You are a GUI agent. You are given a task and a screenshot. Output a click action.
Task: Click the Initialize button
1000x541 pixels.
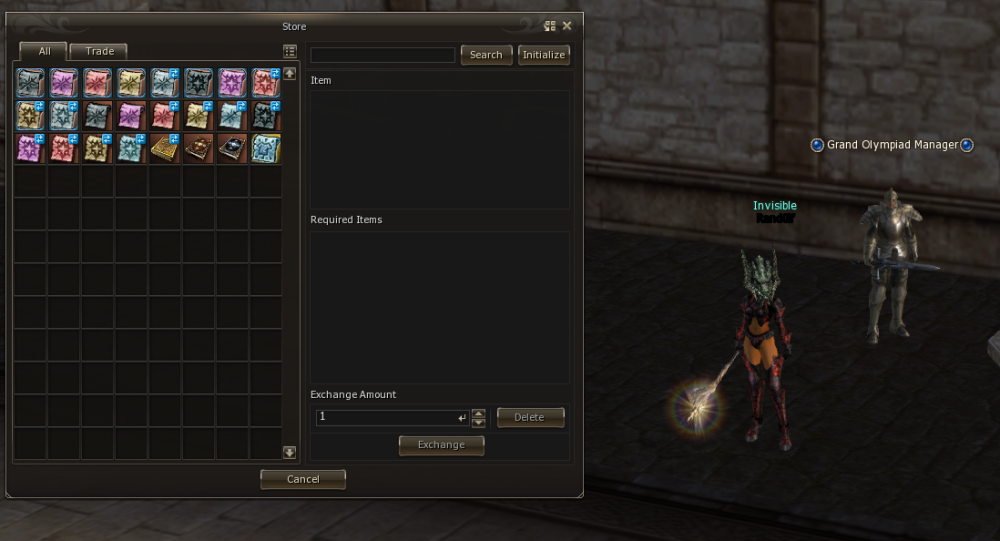coord(544,55)
